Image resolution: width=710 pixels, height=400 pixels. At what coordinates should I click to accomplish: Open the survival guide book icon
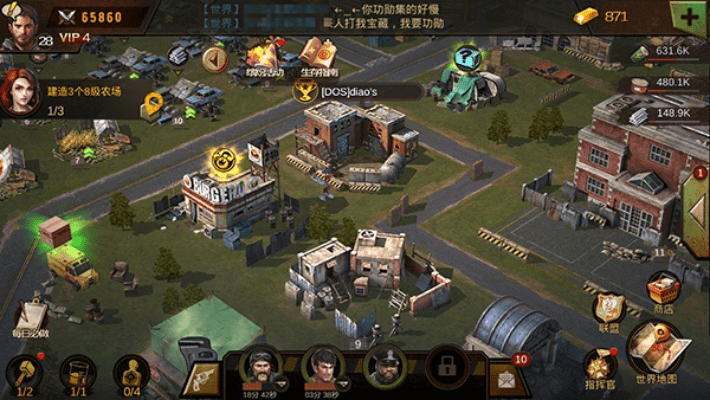pos(317,55)
